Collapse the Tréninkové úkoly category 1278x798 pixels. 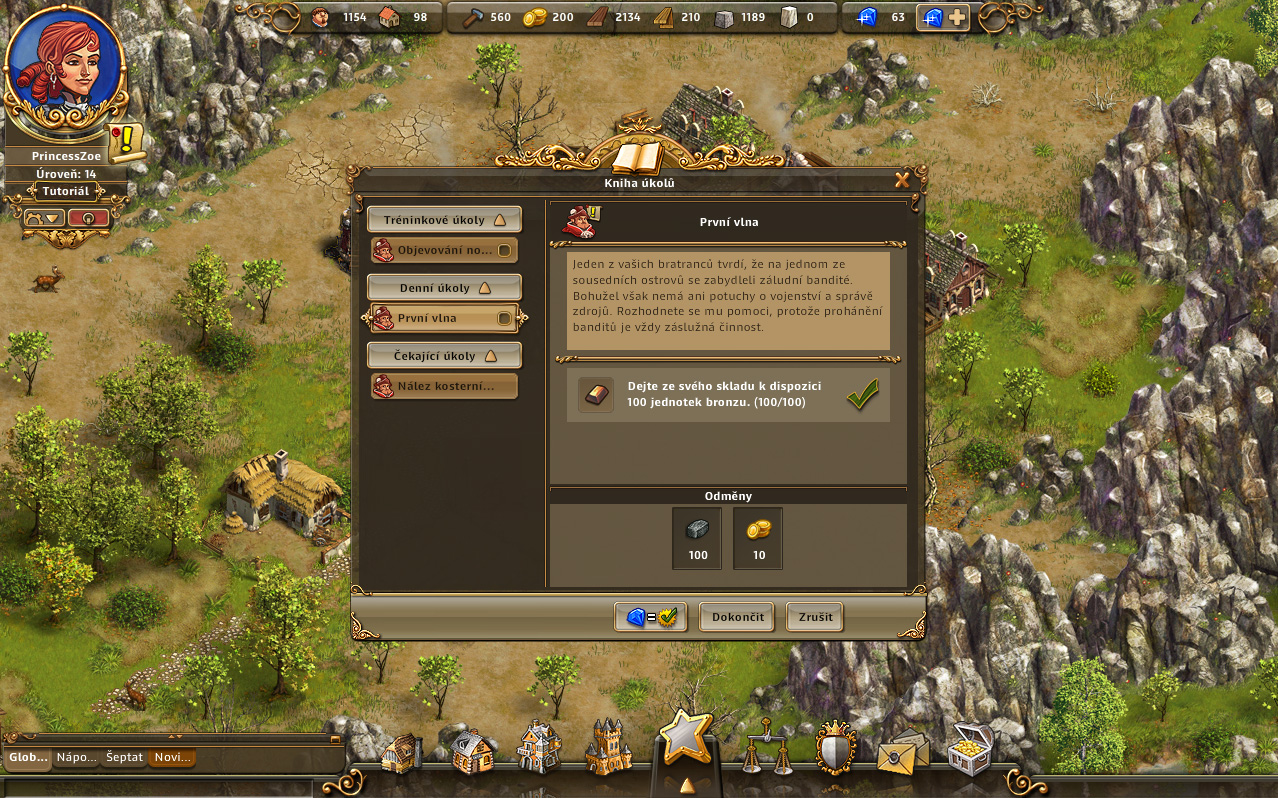point(444,220)
